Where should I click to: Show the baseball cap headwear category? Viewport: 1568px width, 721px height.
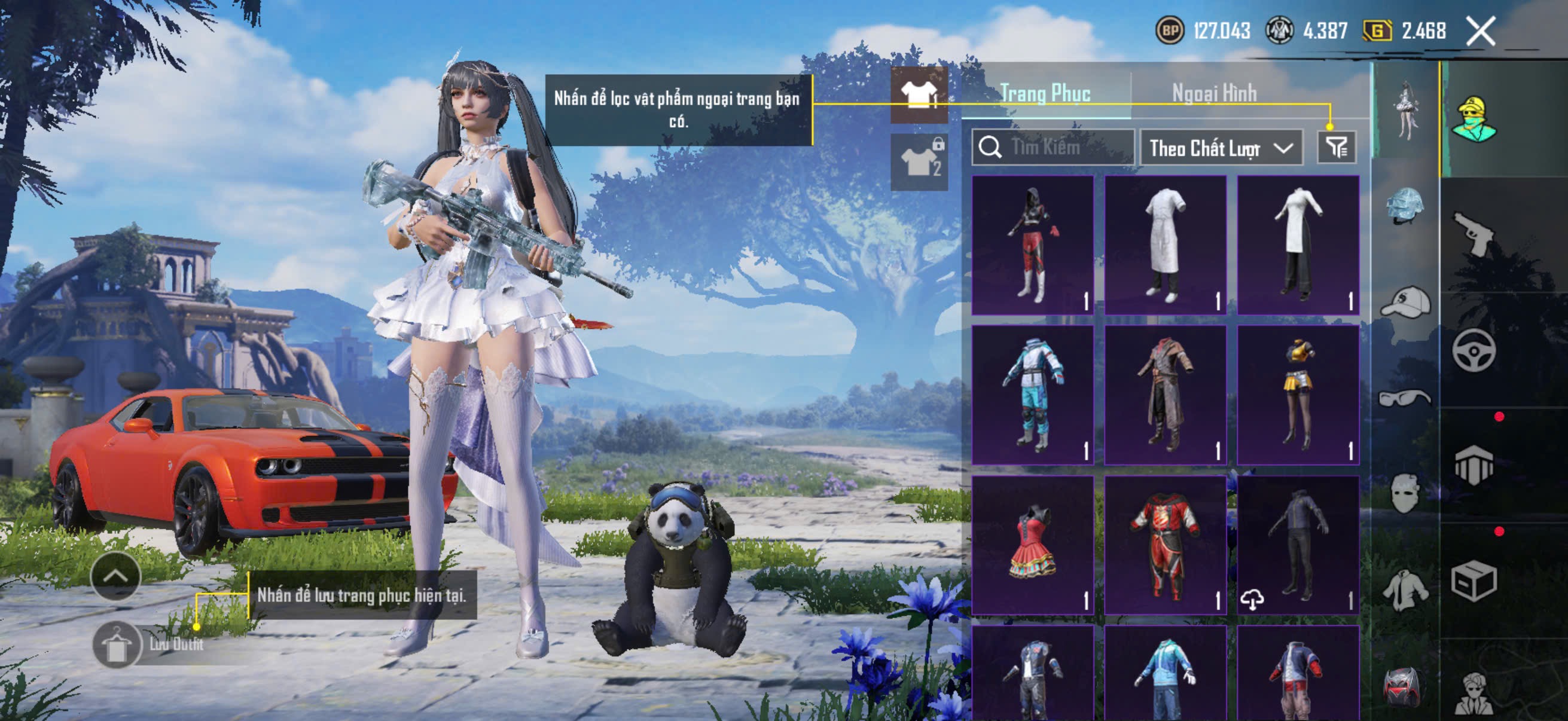coord(1405,302)
